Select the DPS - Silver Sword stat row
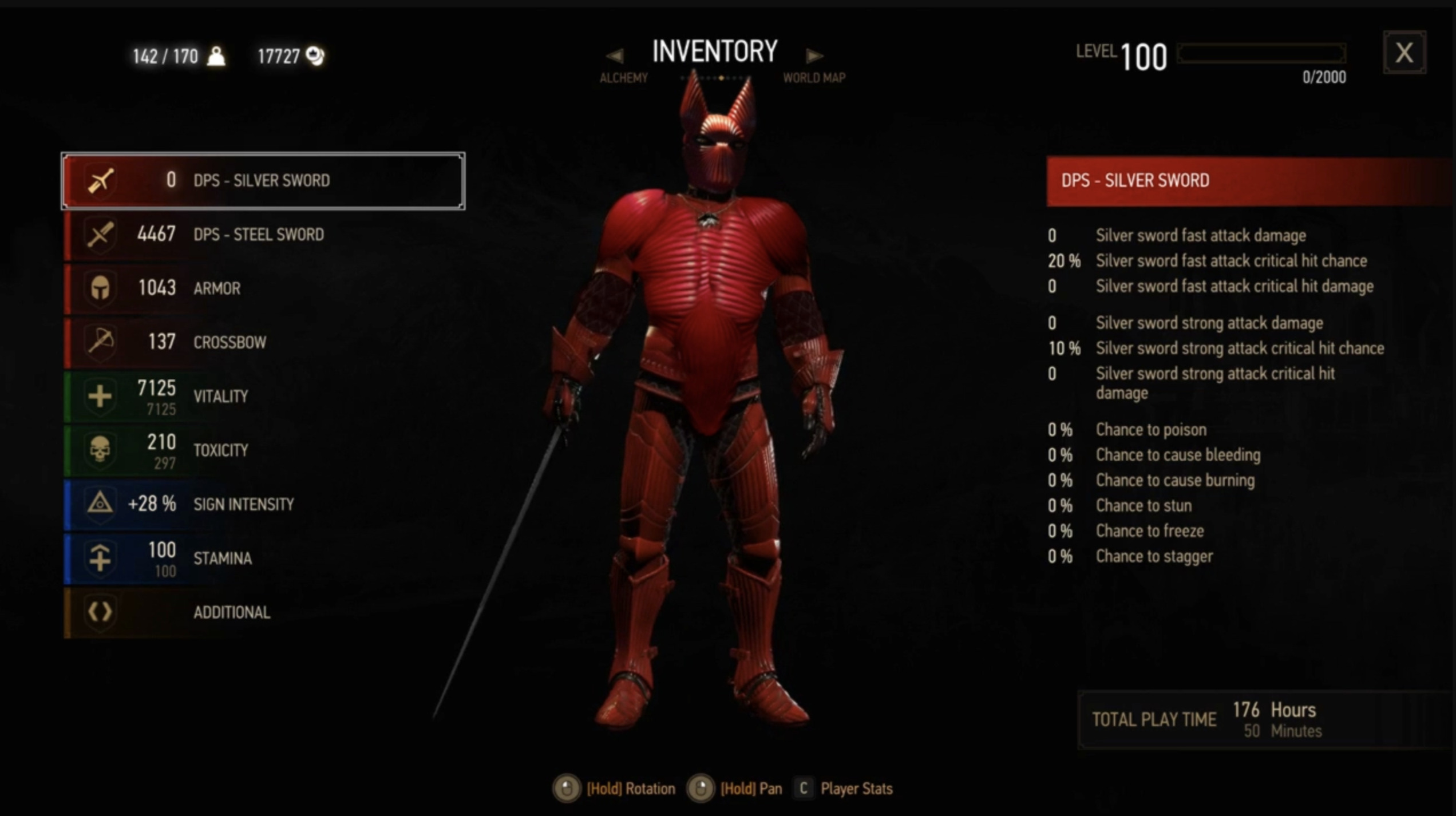This screenshot has width=1456, height=816. click(263, 181)
